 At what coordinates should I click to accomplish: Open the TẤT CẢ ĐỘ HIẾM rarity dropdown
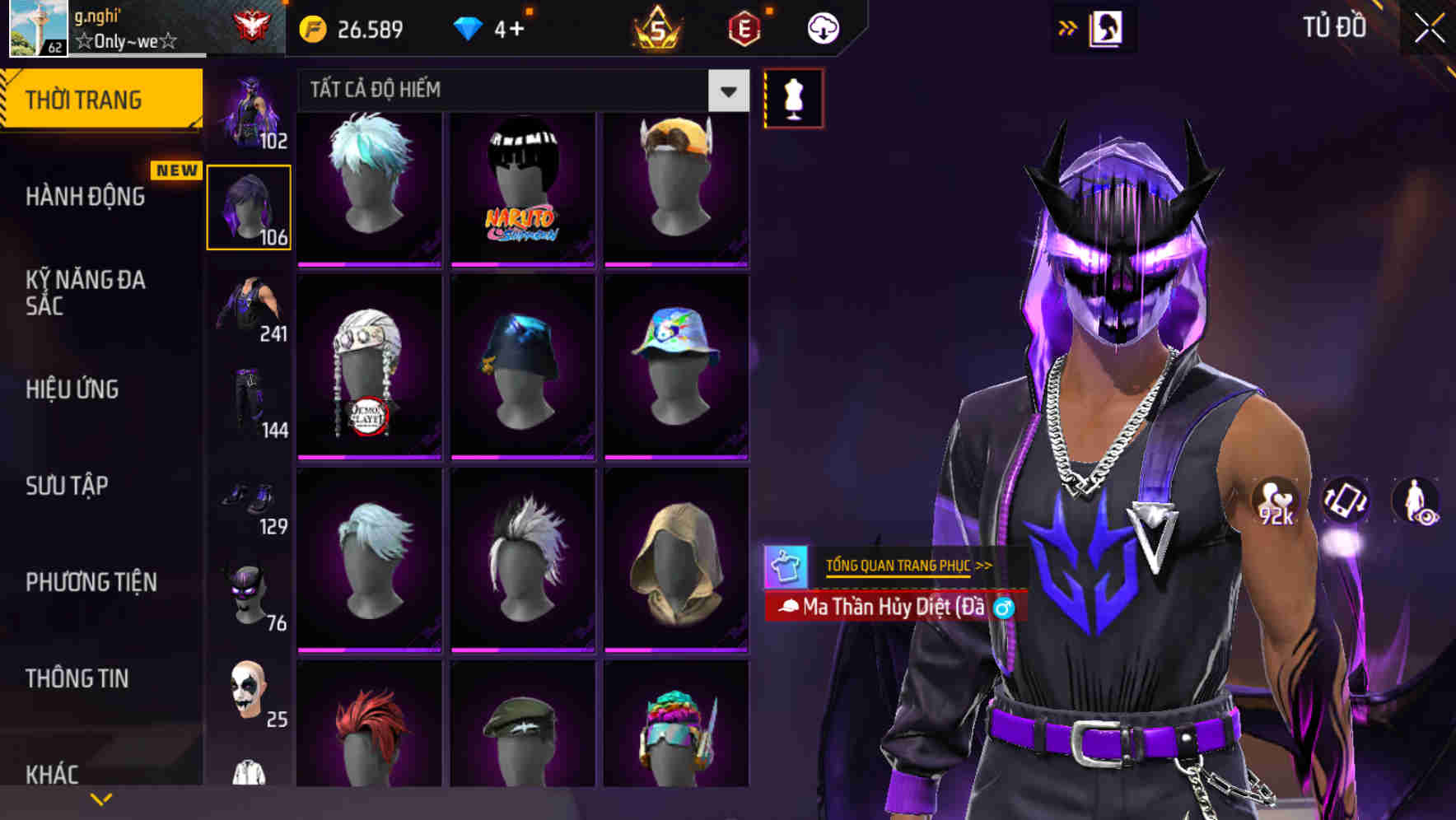(x=726, y=91)
